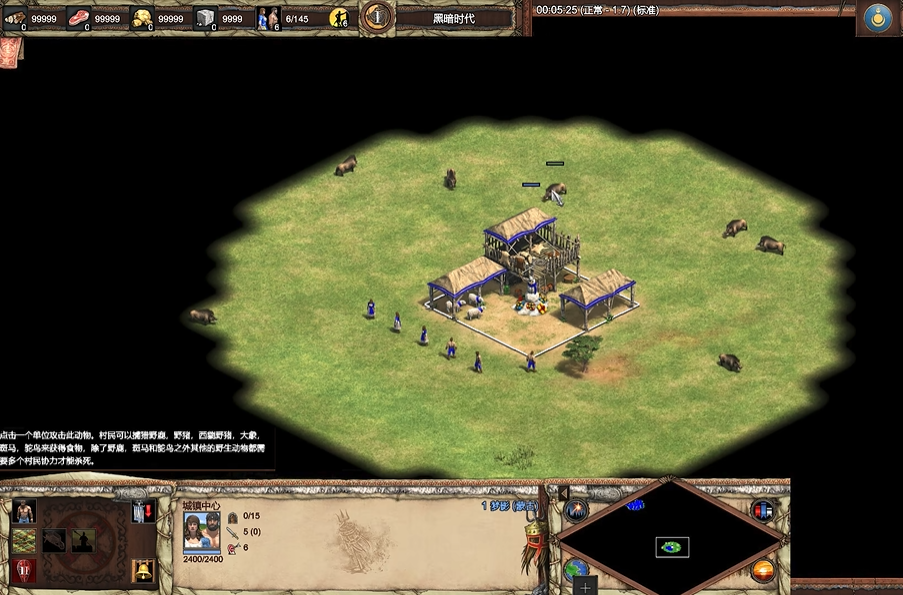Open the red and blue banner minimap button
This screenshot has width=903, height=595.
tap(763, 510)
